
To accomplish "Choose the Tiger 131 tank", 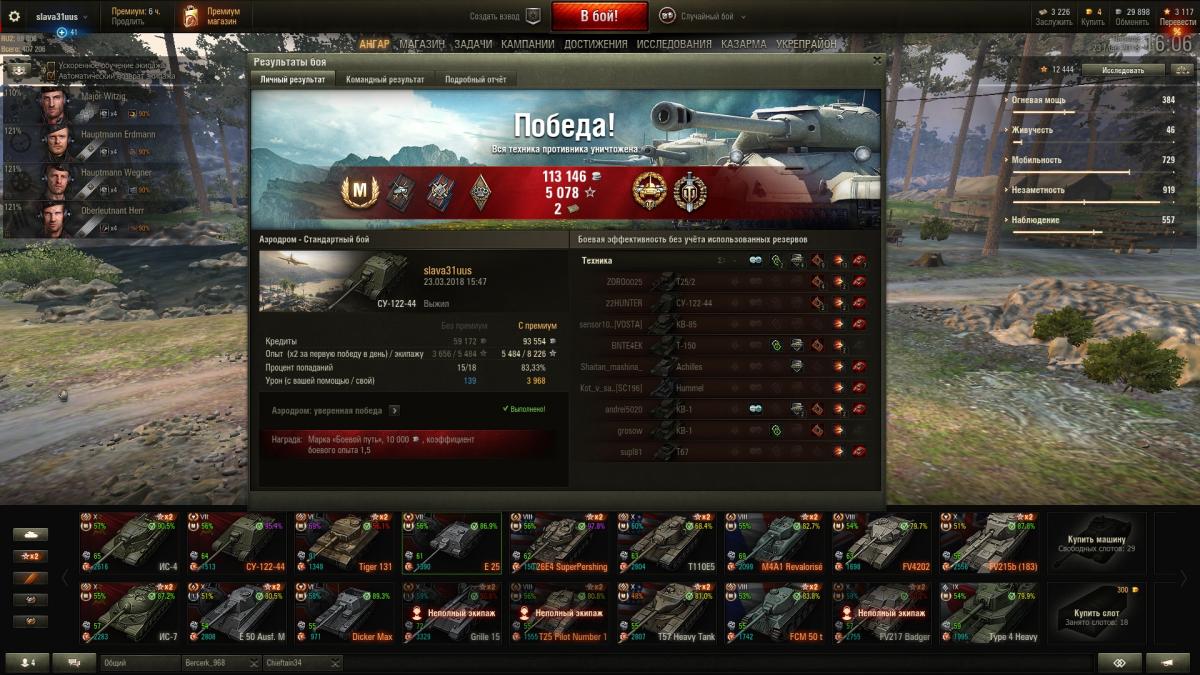I will 345,542.
